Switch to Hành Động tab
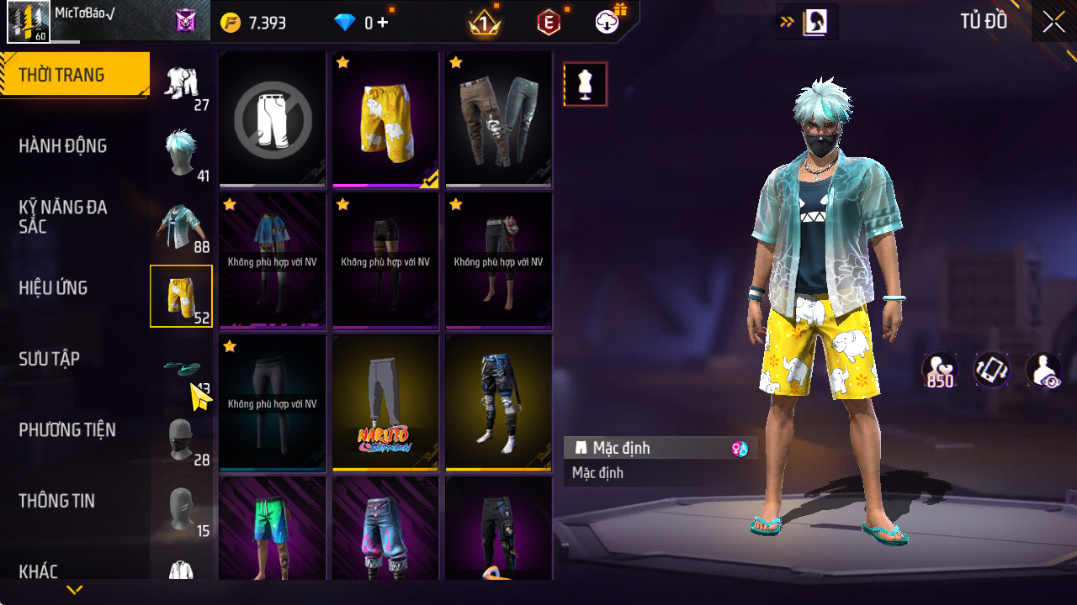Image resolution: width=1077 pixels, height=605 pixels. tap(62, 146)
